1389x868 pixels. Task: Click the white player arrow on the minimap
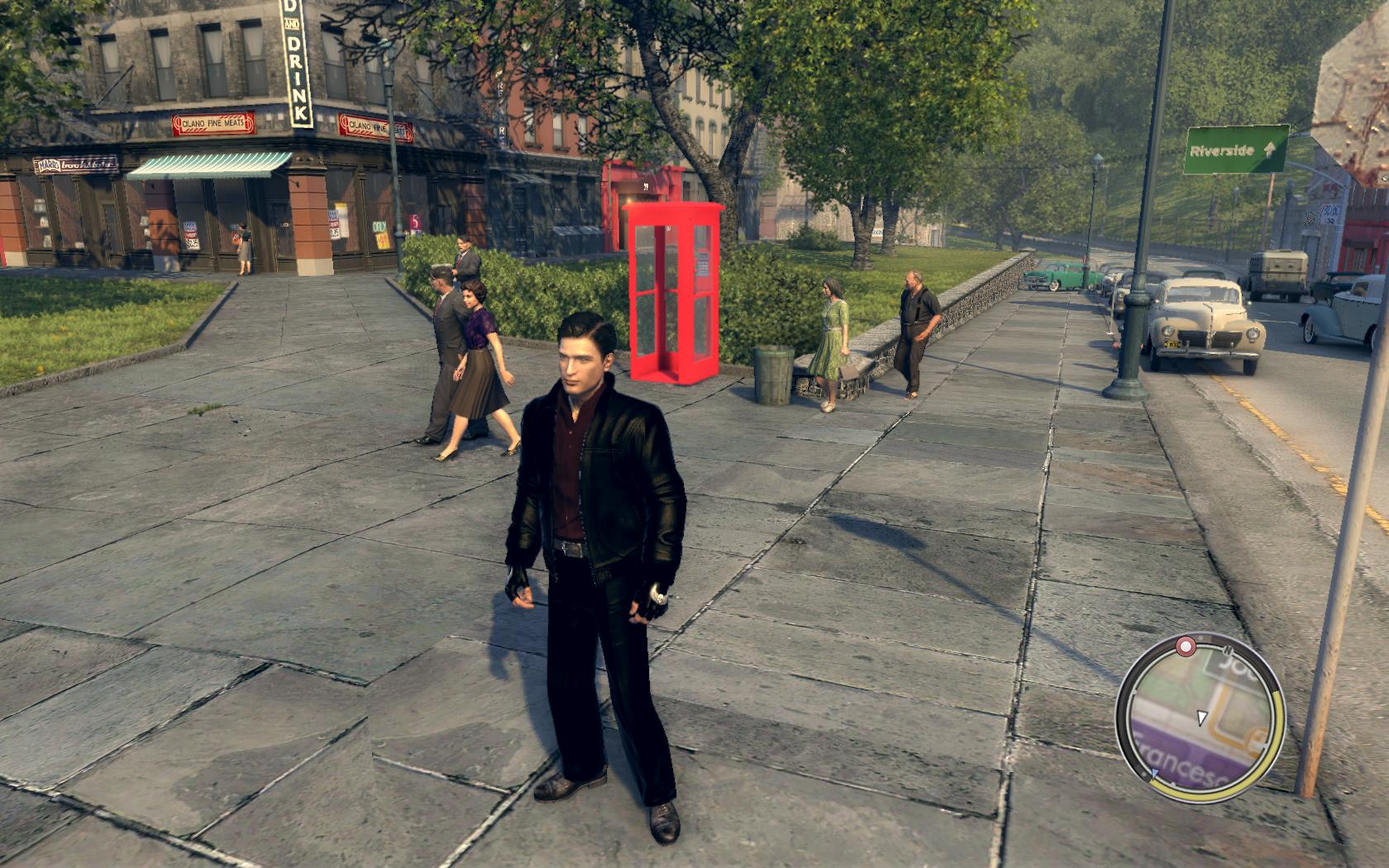coord(1201,716)
